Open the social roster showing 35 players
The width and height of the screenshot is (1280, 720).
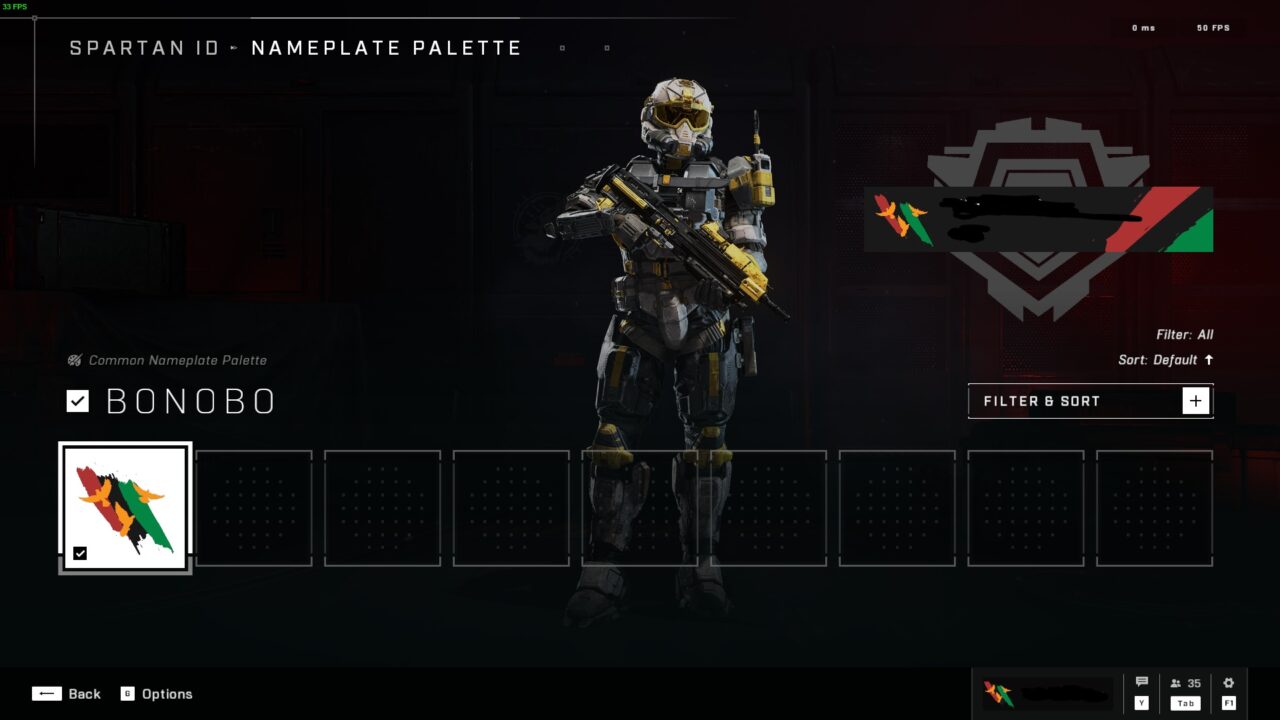pos(1184,684)
